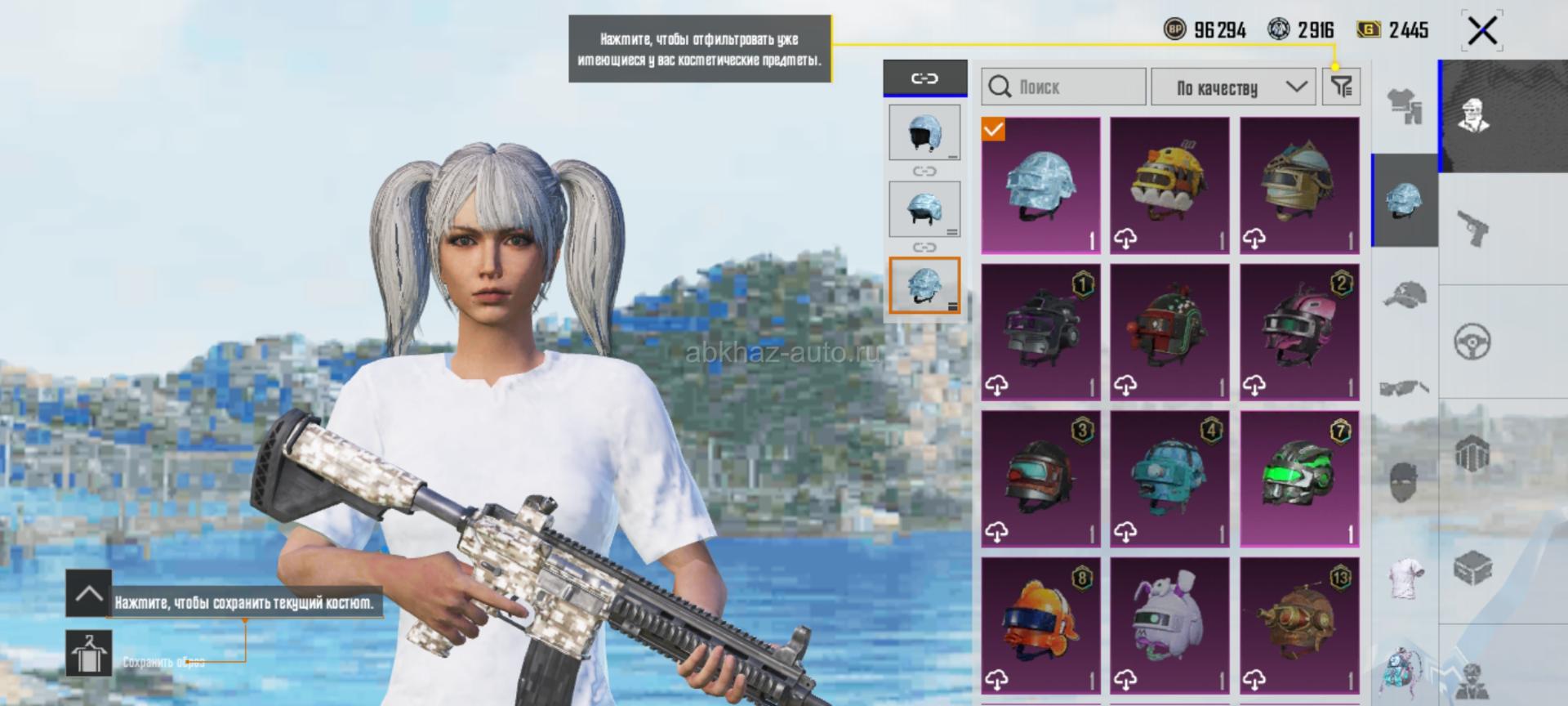This screenshot has height=706, width=1568.
Task: Select the golden pharaoh helmet skin
Action: coord(1299,185)
